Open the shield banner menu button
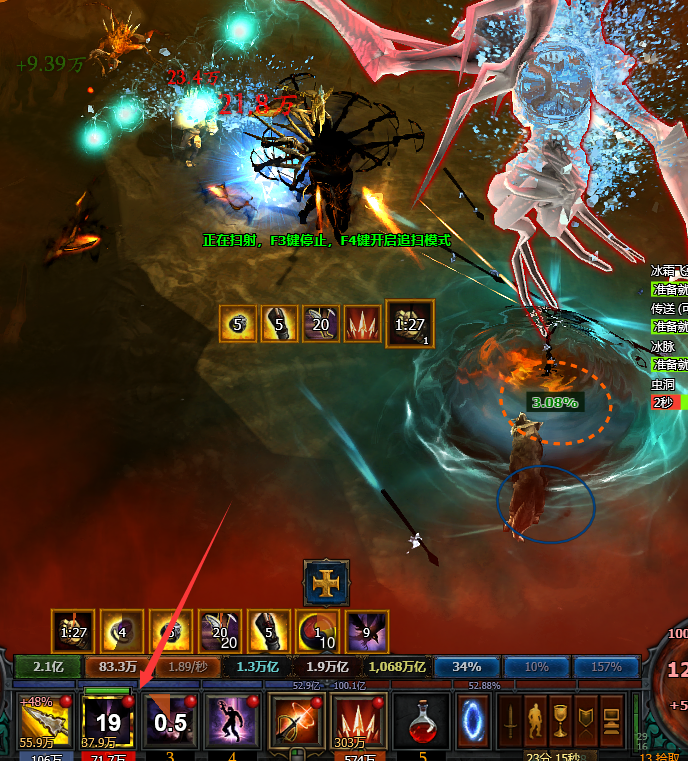 point(585,718)
